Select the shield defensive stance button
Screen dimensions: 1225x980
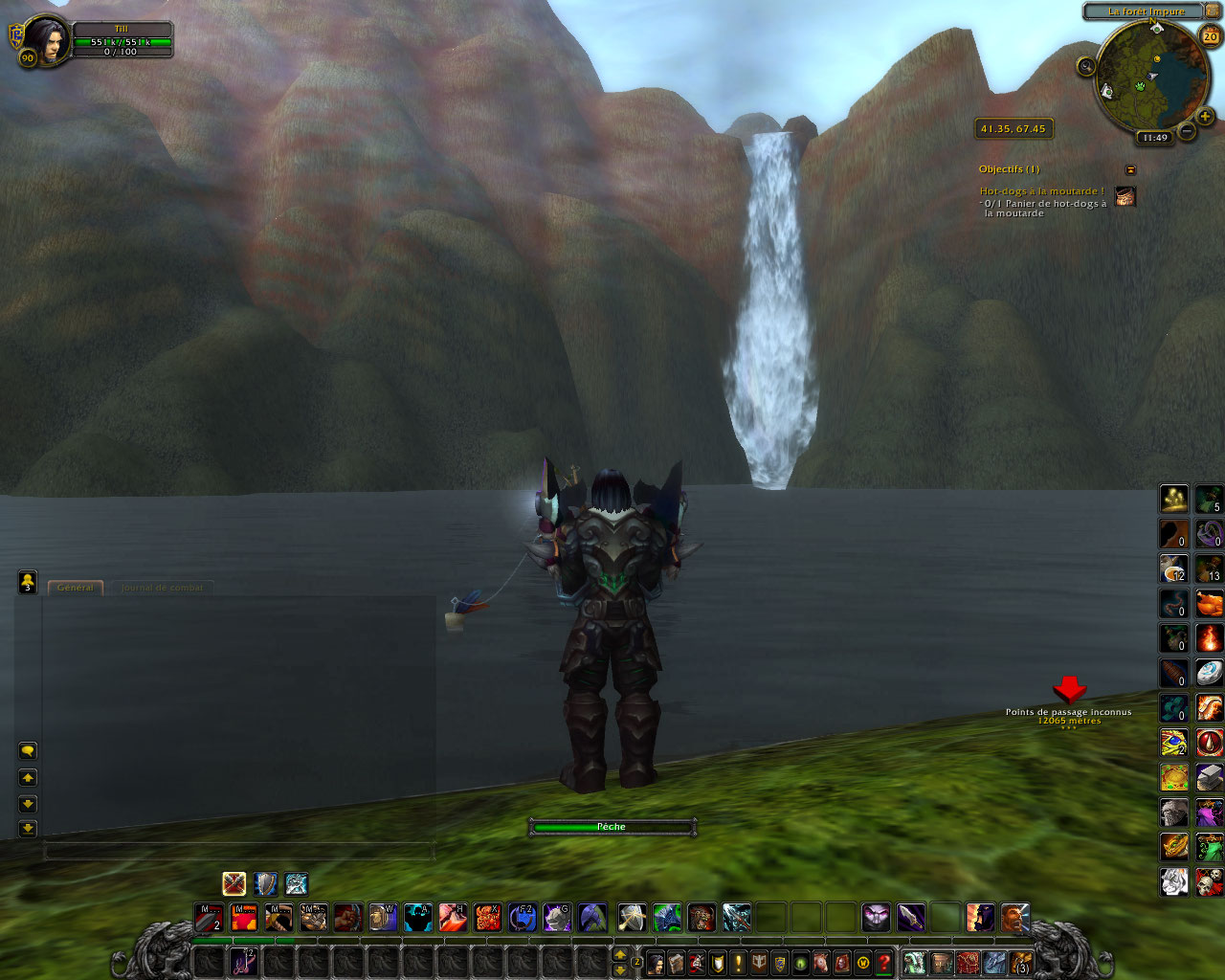click(265, 883)
